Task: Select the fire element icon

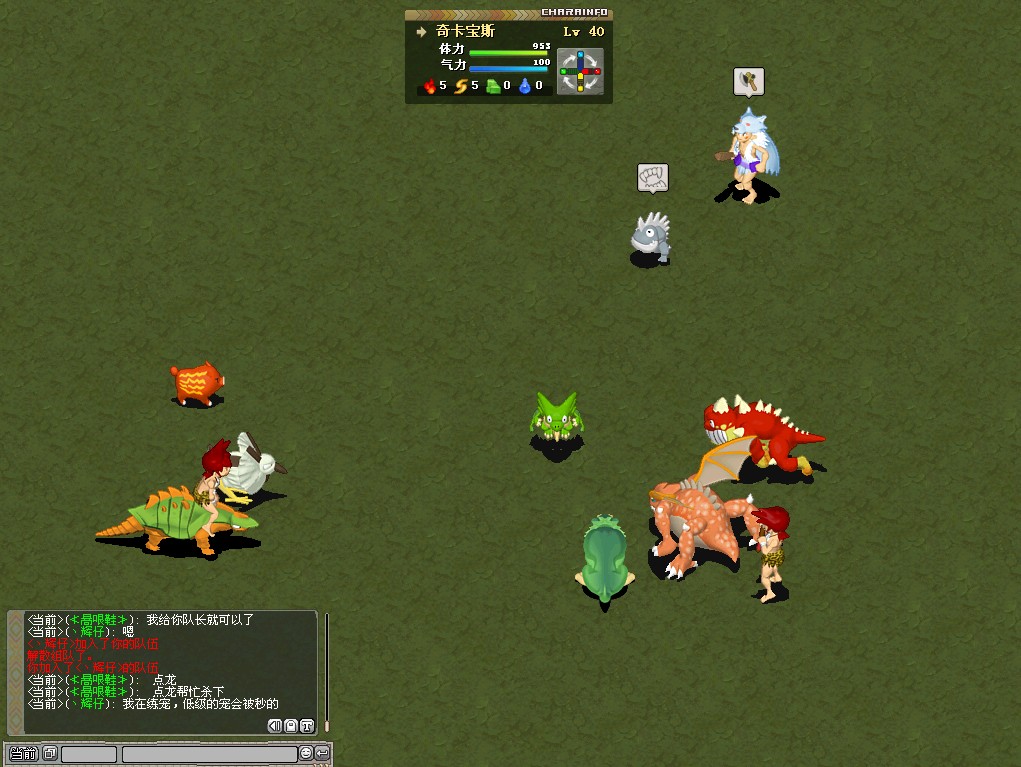Action: [x=431, y=86]
